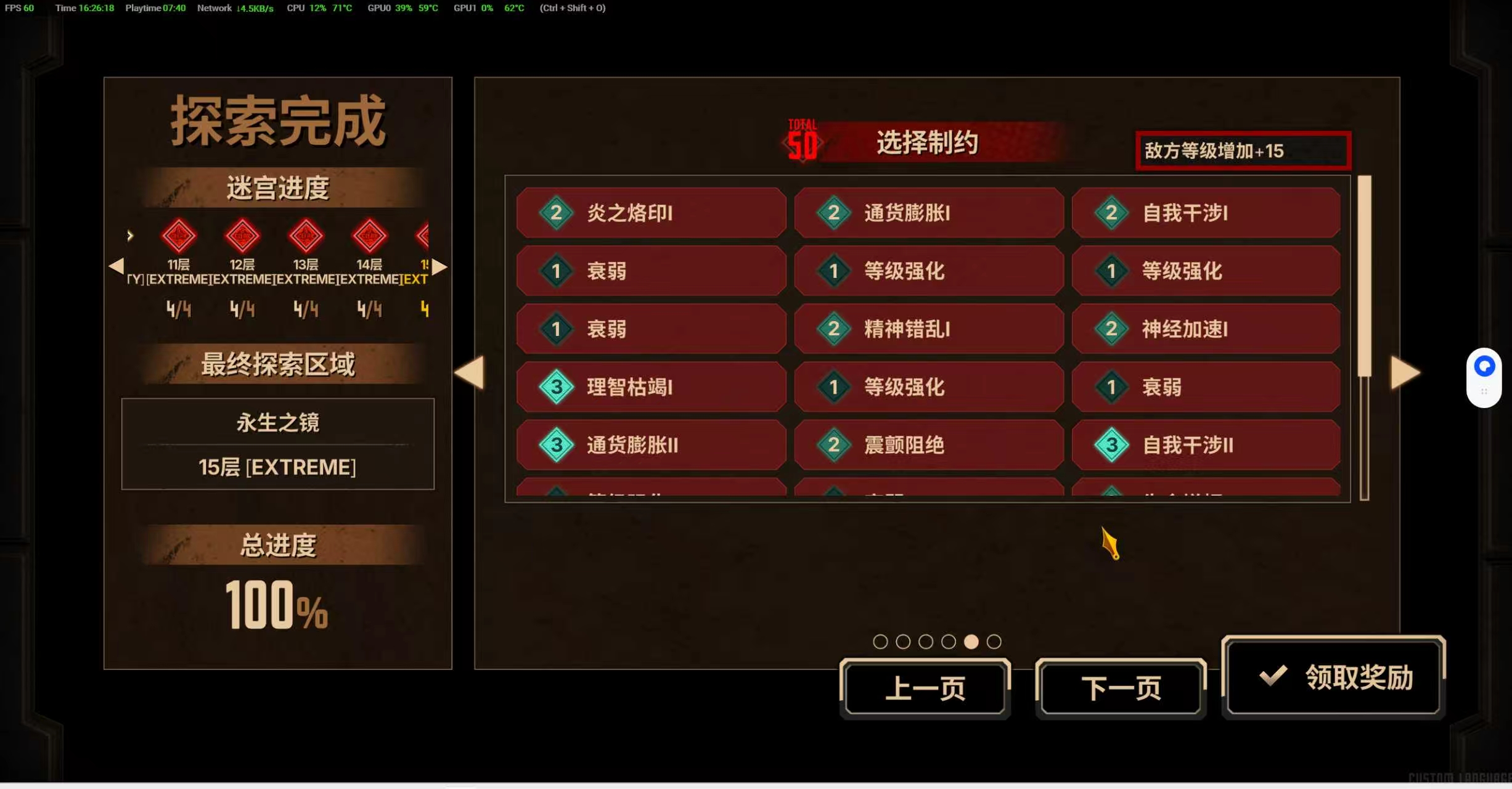Toggle the first 衰弱 constraint
This screenshot has width=1512, height=789.
click(651, 271)
